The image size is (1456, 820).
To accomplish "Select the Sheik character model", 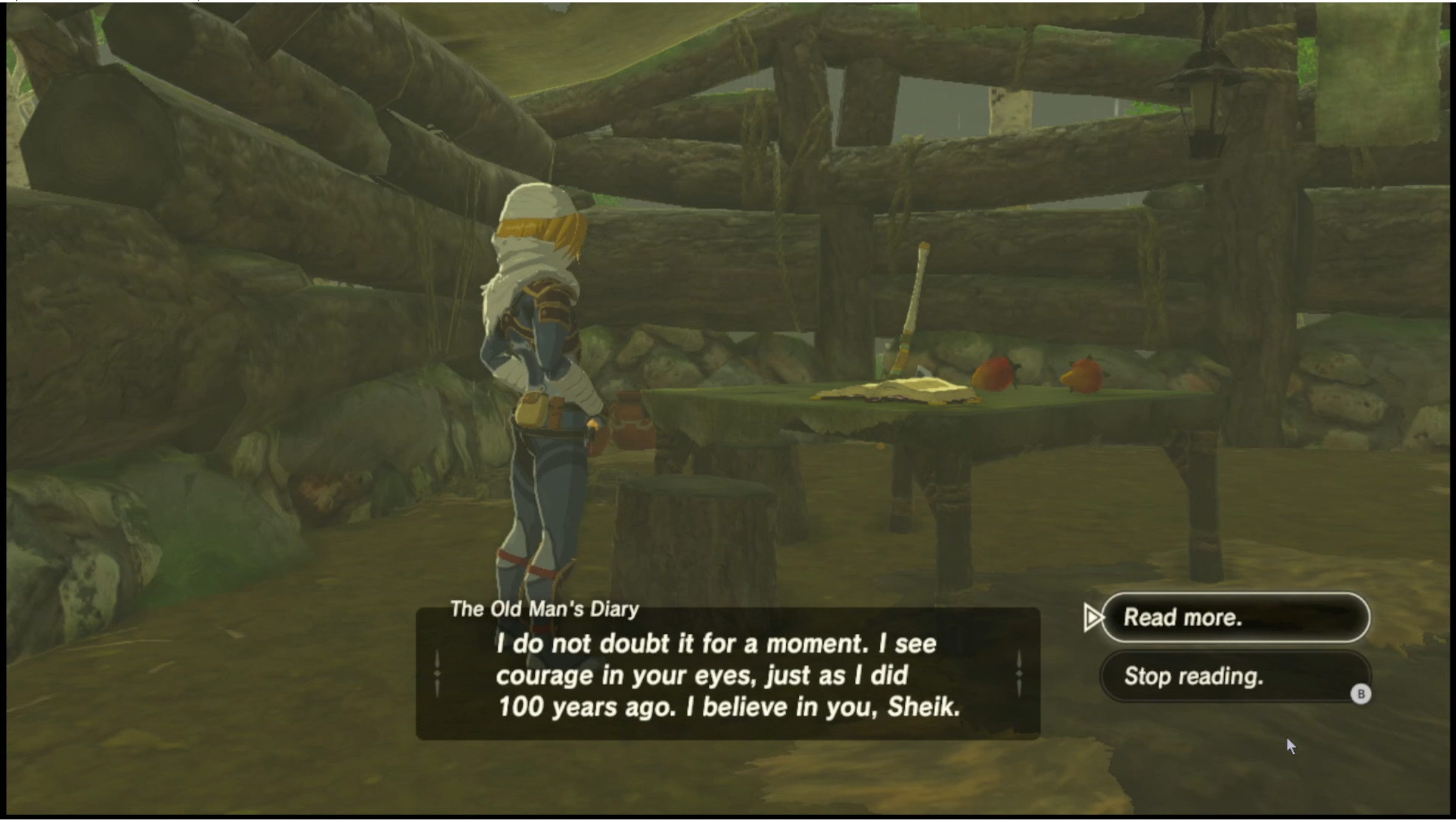I will [x=542, y=365].
